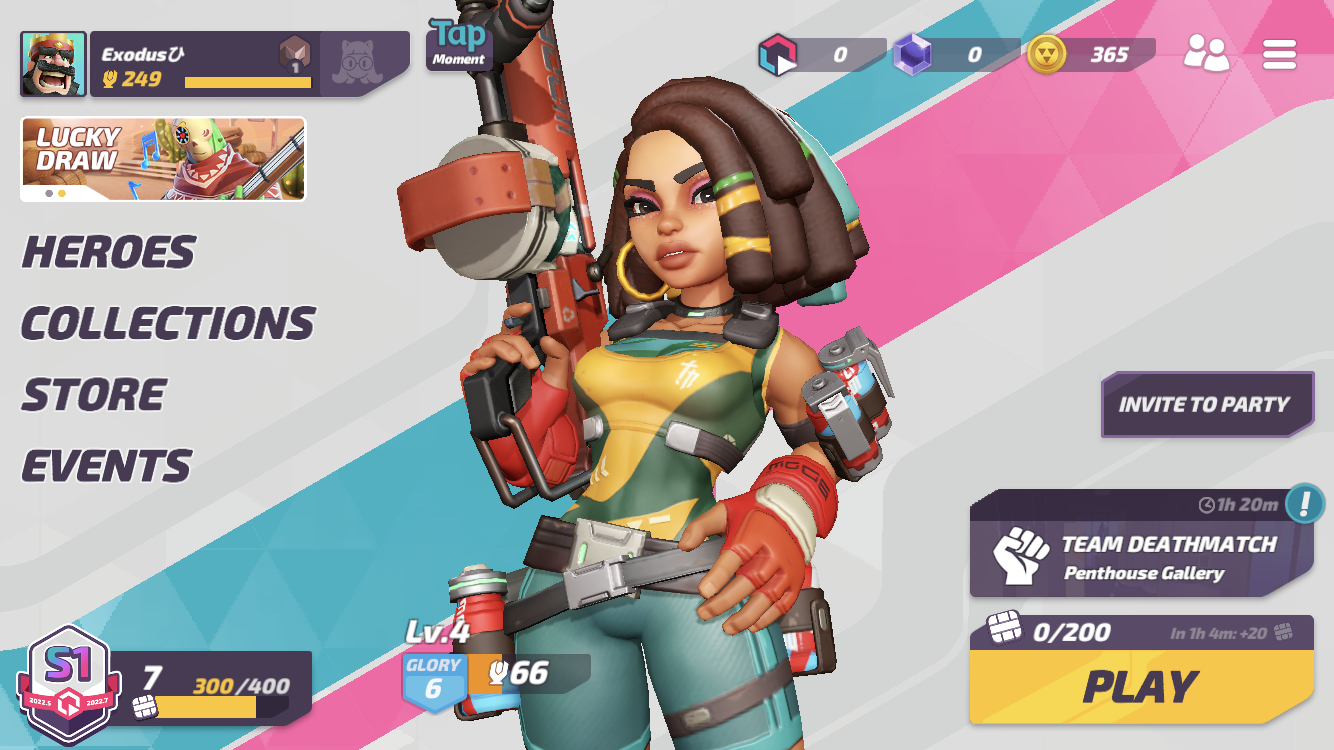Open the Exodus player profile avatar
Screen dimensions: 1334x750
53,64
